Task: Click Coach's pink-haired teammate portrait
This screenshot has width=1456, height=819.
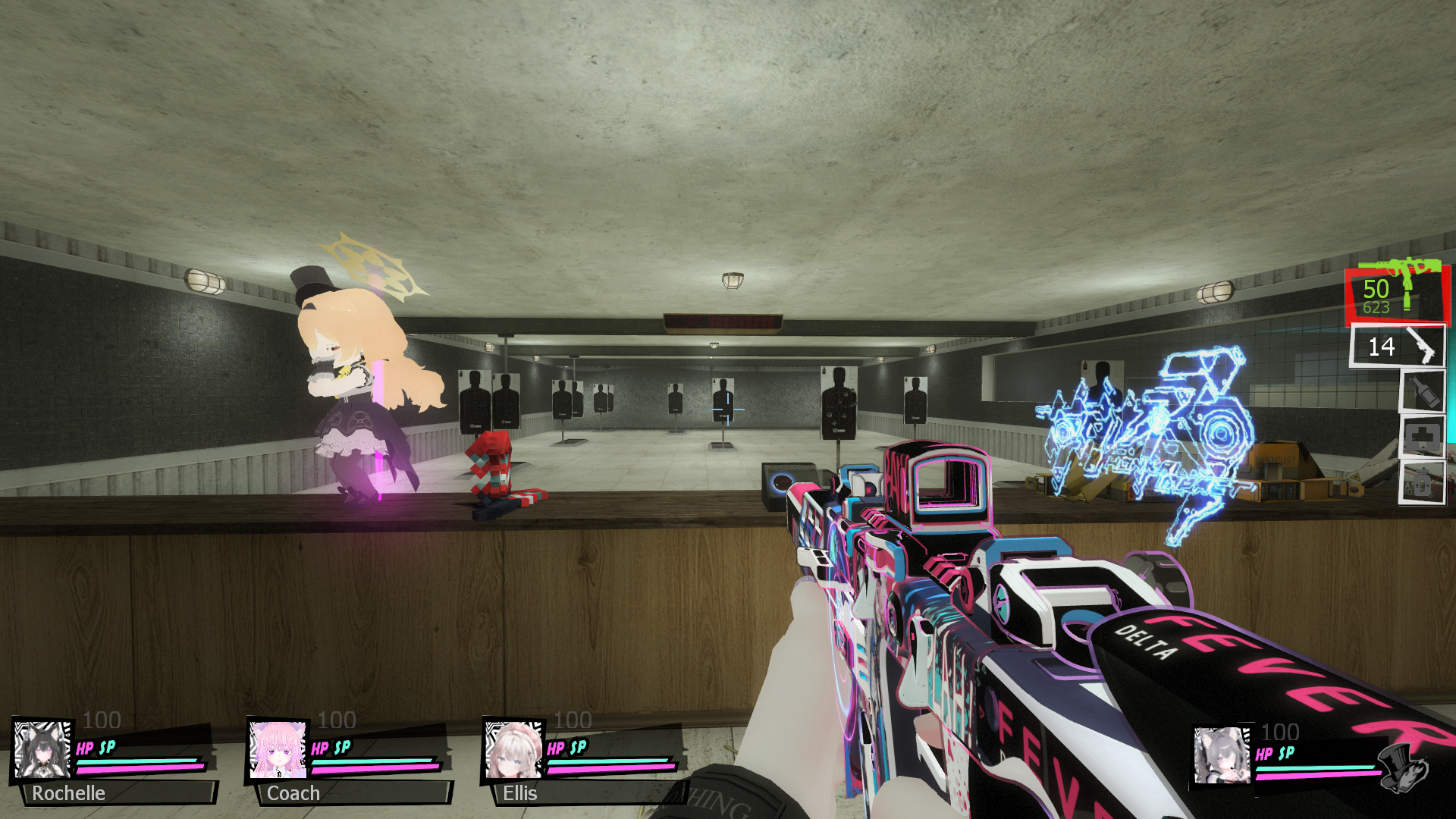Action: (x=278, y=749)
